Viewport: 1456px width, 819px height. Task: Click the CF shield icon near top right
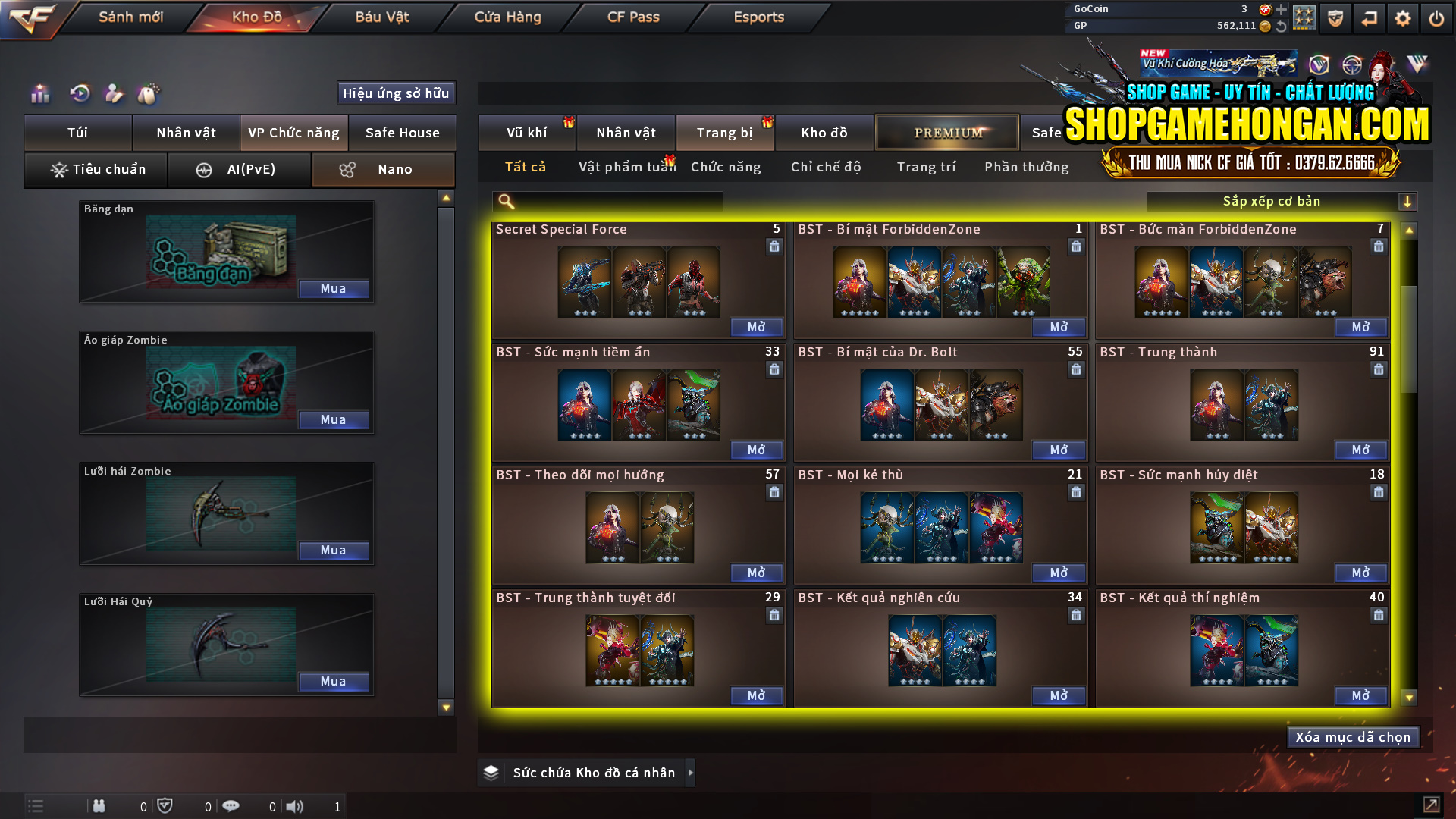[x=1335, y=17]
